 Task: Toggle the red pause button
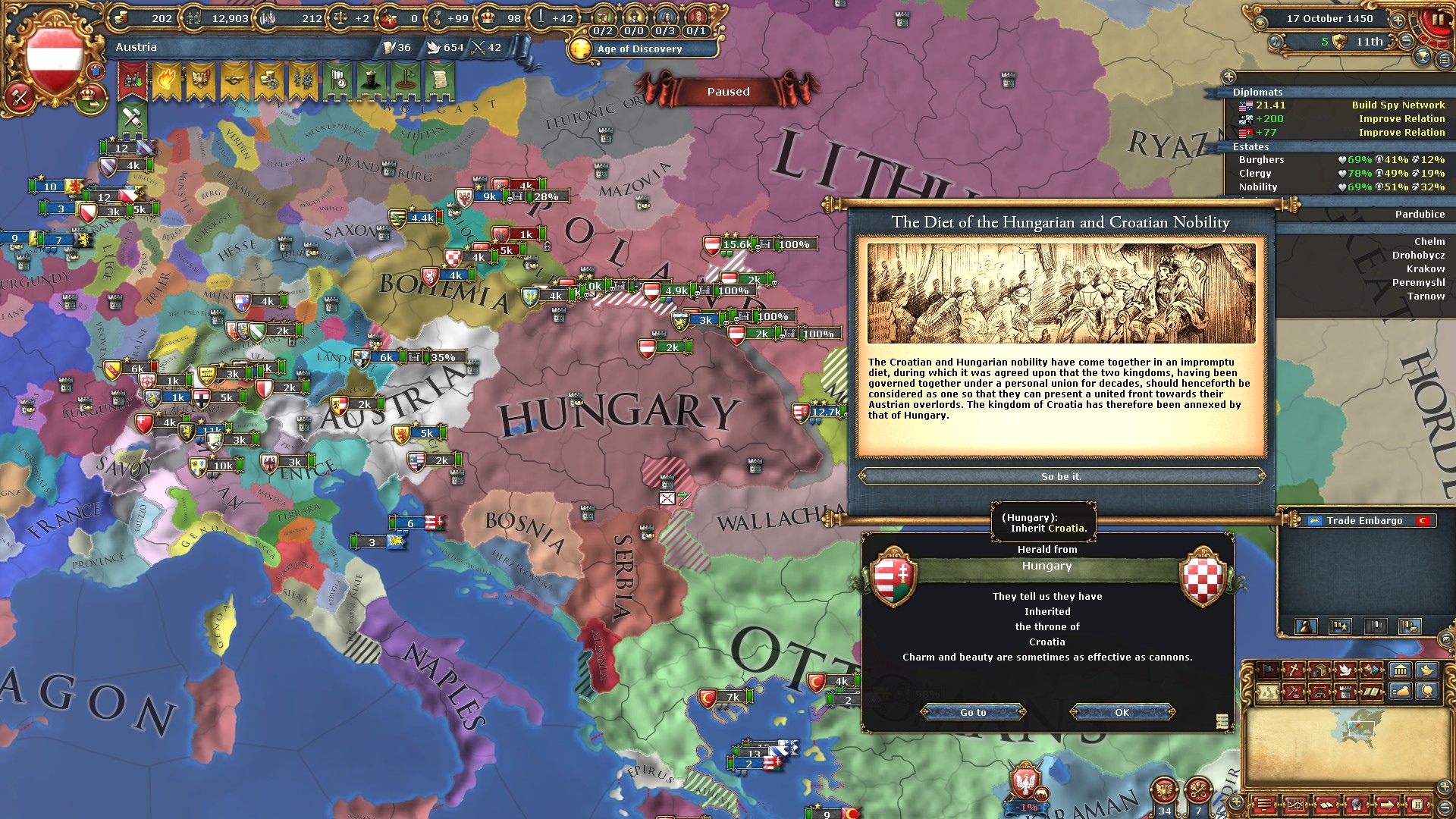point(1436,20)
